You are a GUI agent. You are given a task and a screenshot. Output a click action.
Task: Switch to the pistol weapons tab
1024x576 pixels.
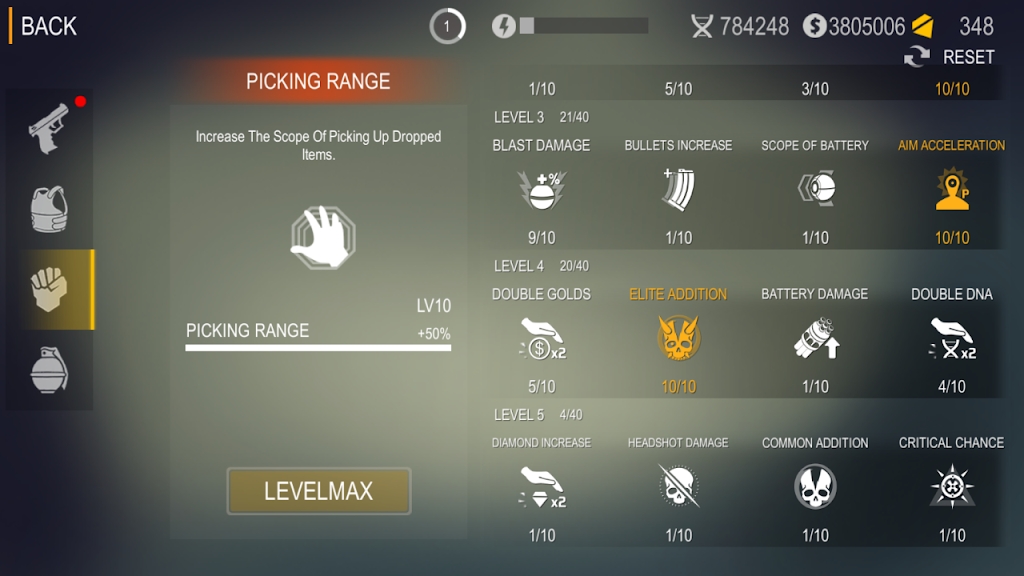point(49,126)
